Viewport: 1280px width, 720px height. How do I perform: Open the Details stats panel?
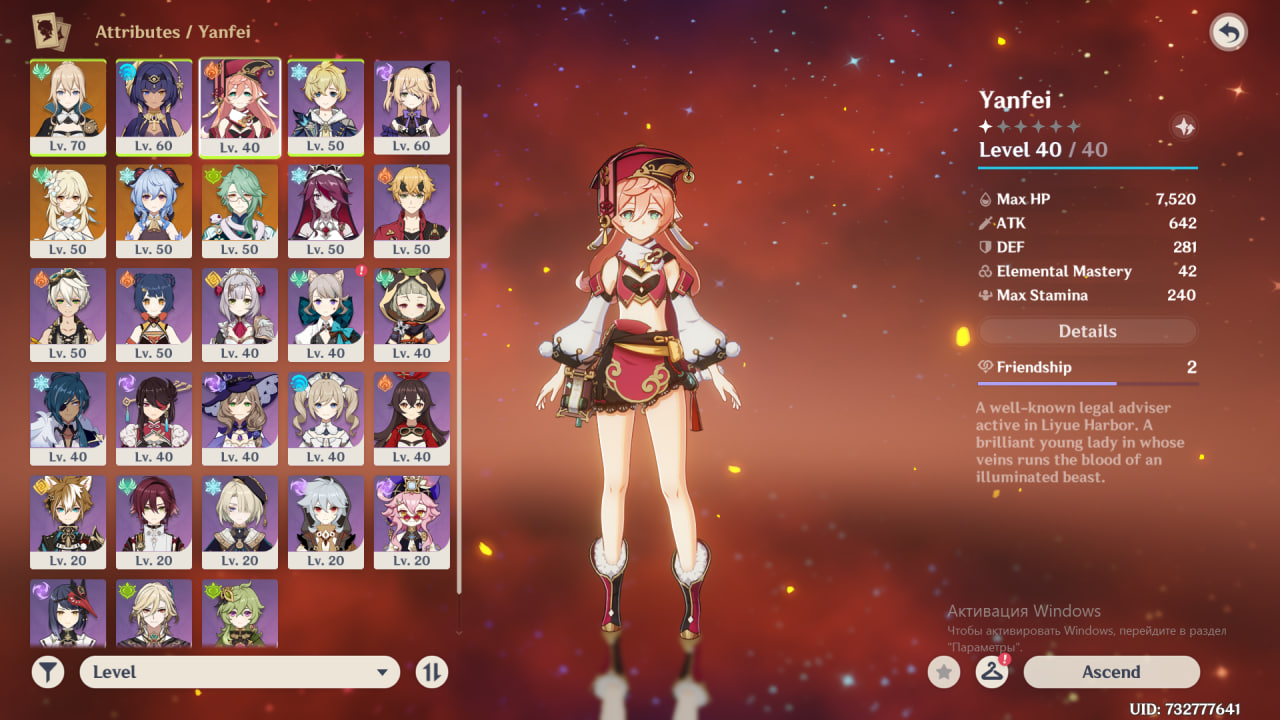tap(1087, 331)
